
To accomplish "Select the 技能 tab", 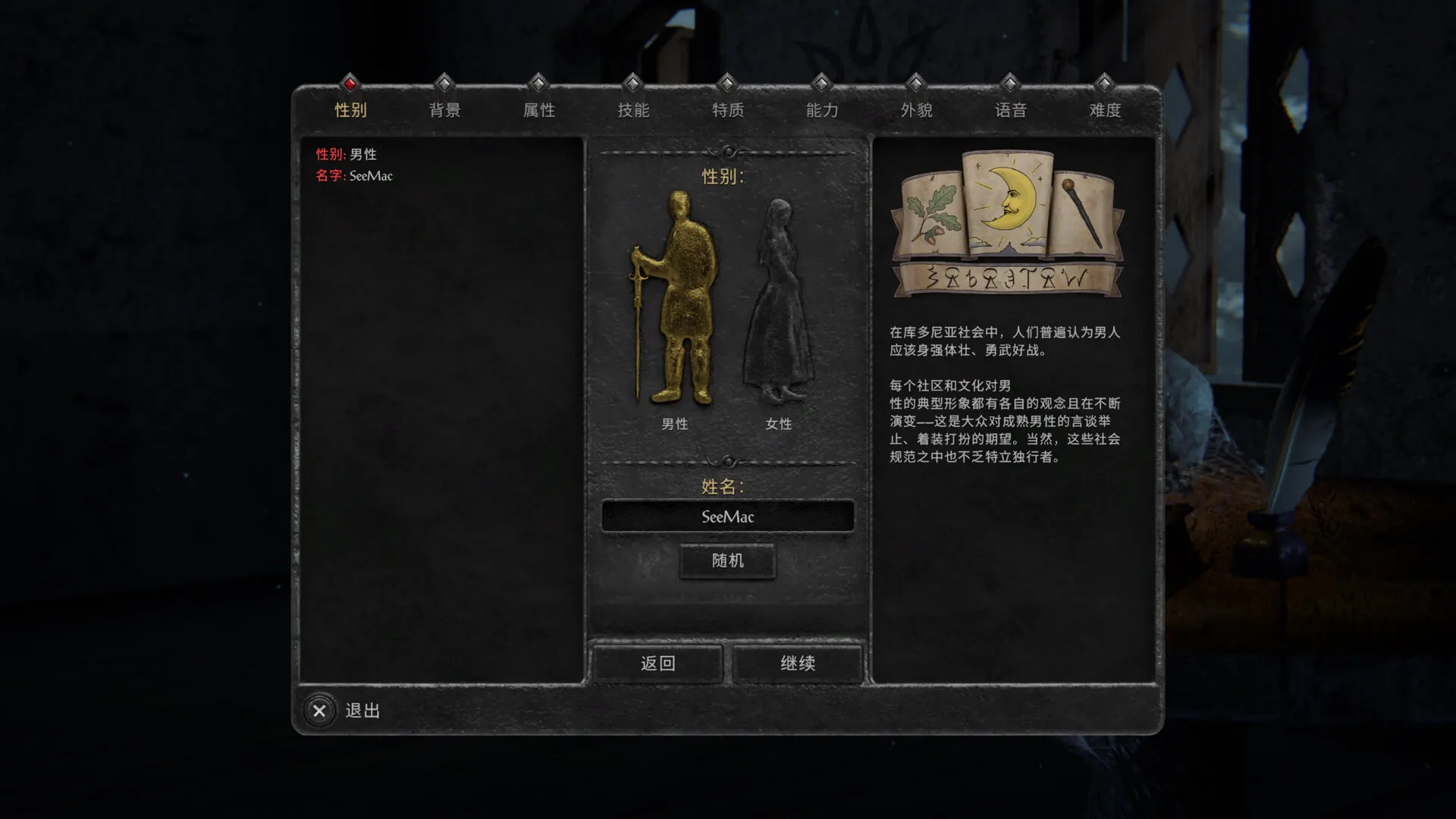I will click(633, 110).
